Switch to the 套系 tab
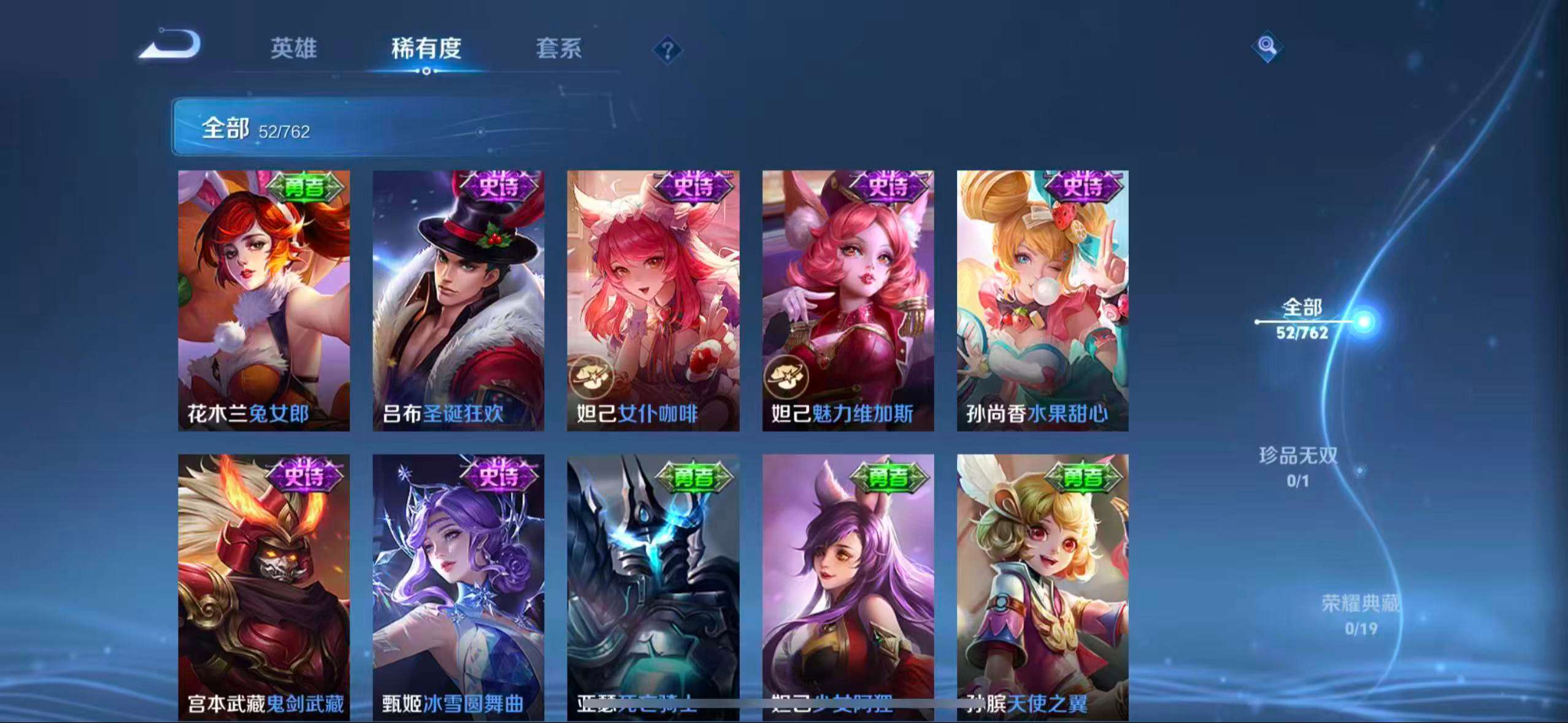1568x723 pixels. coord(558,50)
